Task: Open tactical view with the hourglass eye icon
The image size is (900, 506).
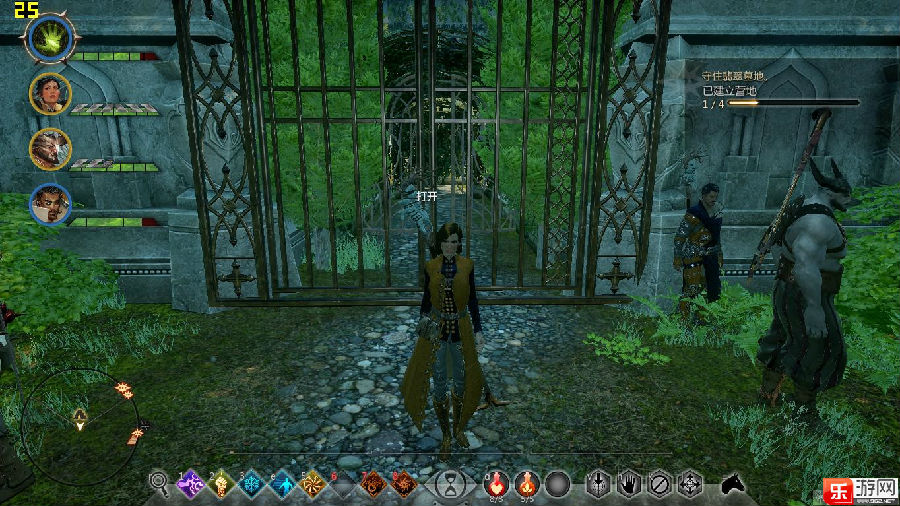Action: pyautogui.click(x=452, y=486)
